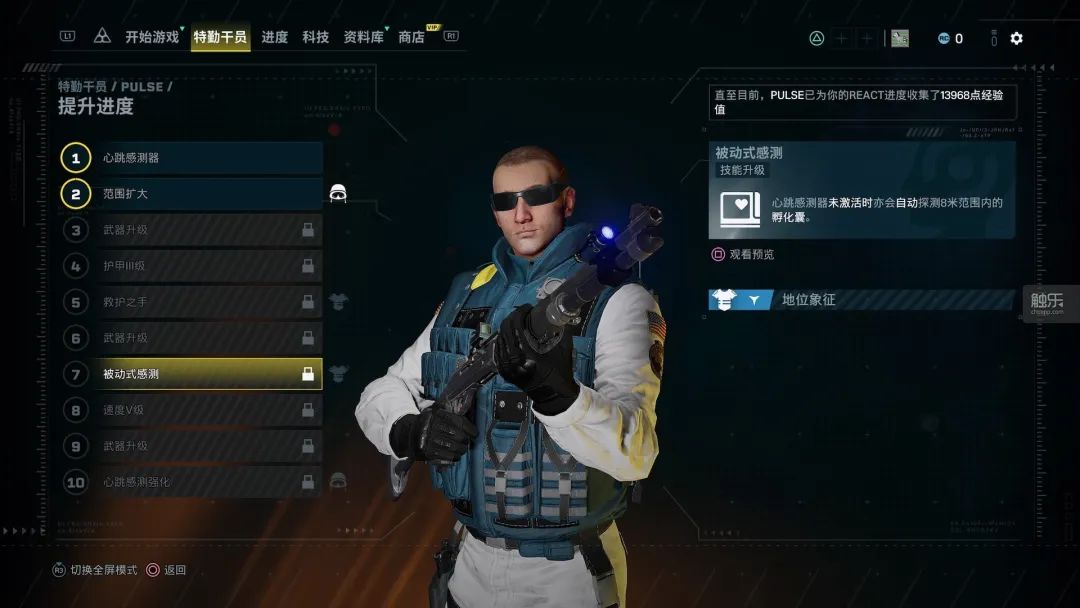Image resolution: width=1080 pixels, height=608 pixels.
Task: Expand the 地位象征 section
Action: pyautogui.click(x=860, y=299)
